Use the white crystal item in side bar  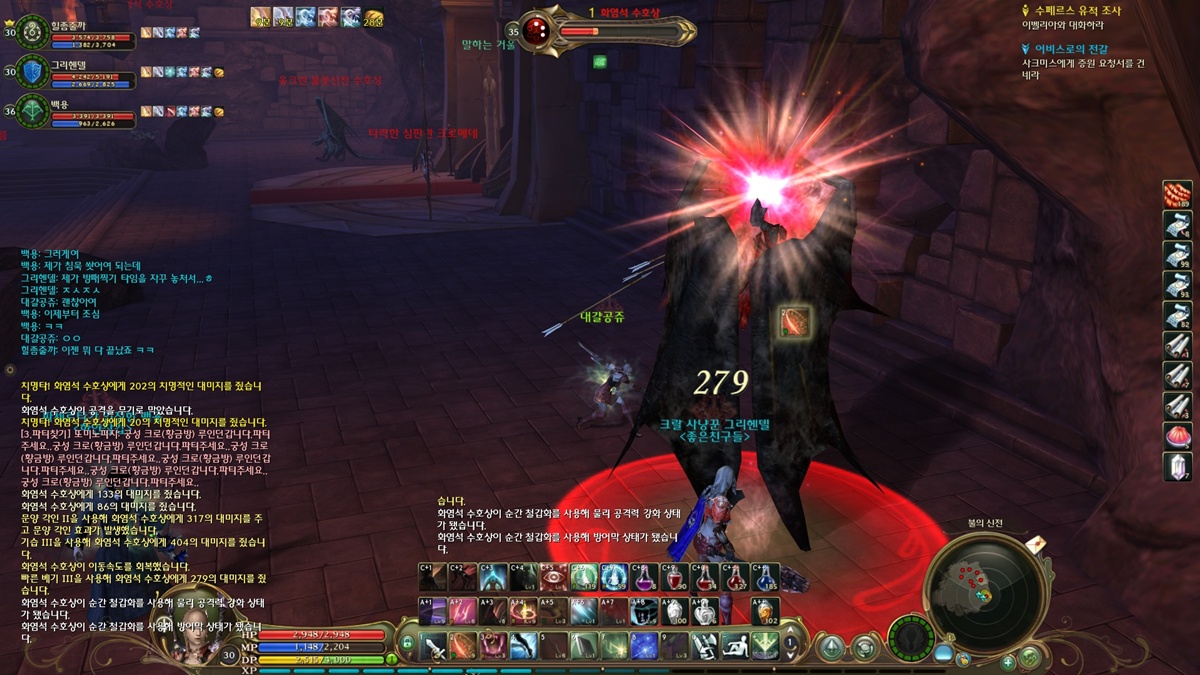click(x=1177, y=465)
